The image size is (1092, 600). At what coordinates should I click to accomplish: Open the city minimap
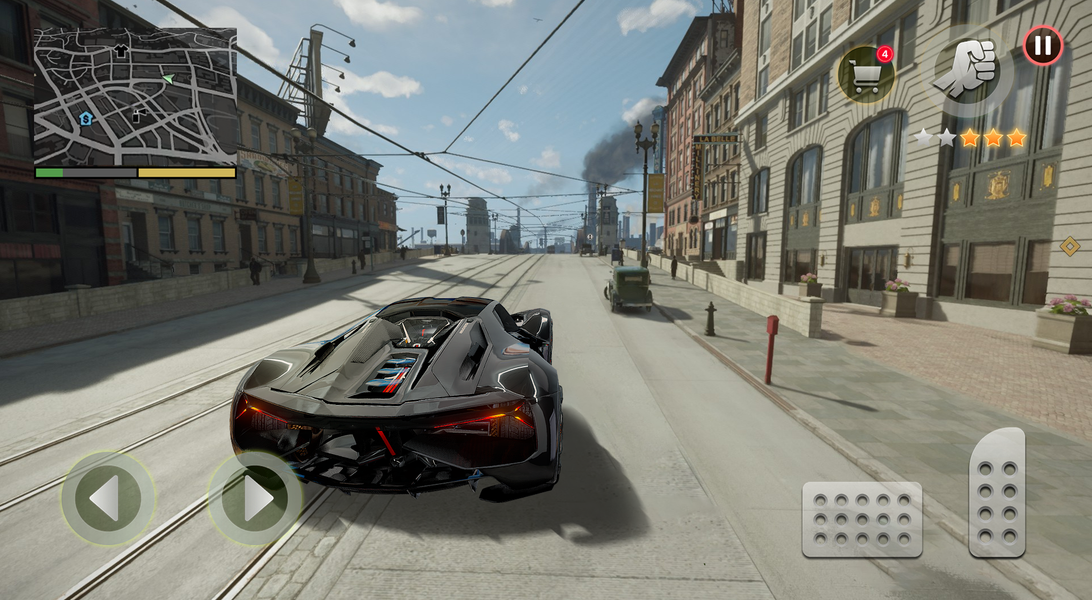[135, 96]
